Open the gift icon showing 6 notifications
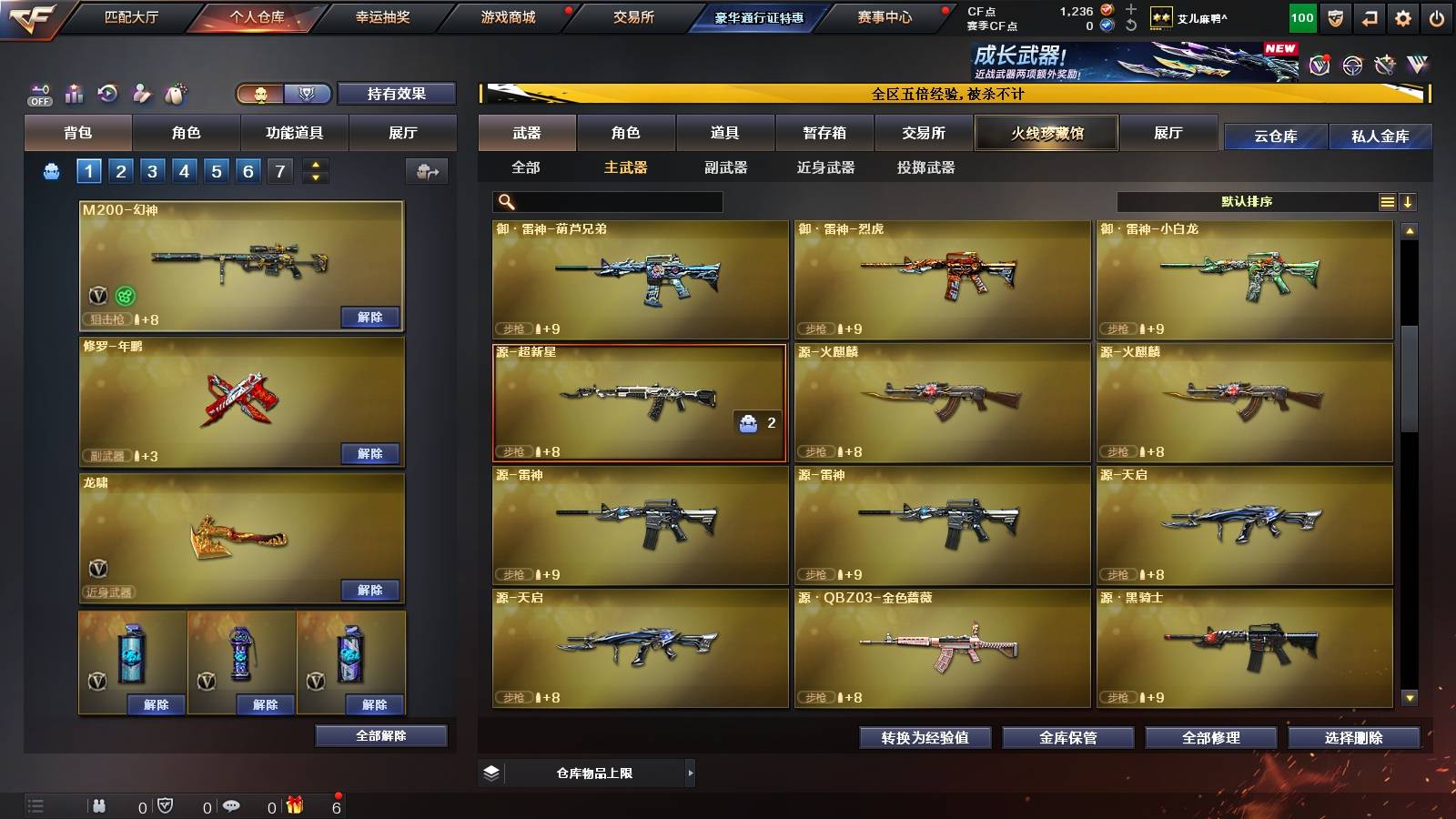This screenshot has width=1456, height=819. [293, 804]
